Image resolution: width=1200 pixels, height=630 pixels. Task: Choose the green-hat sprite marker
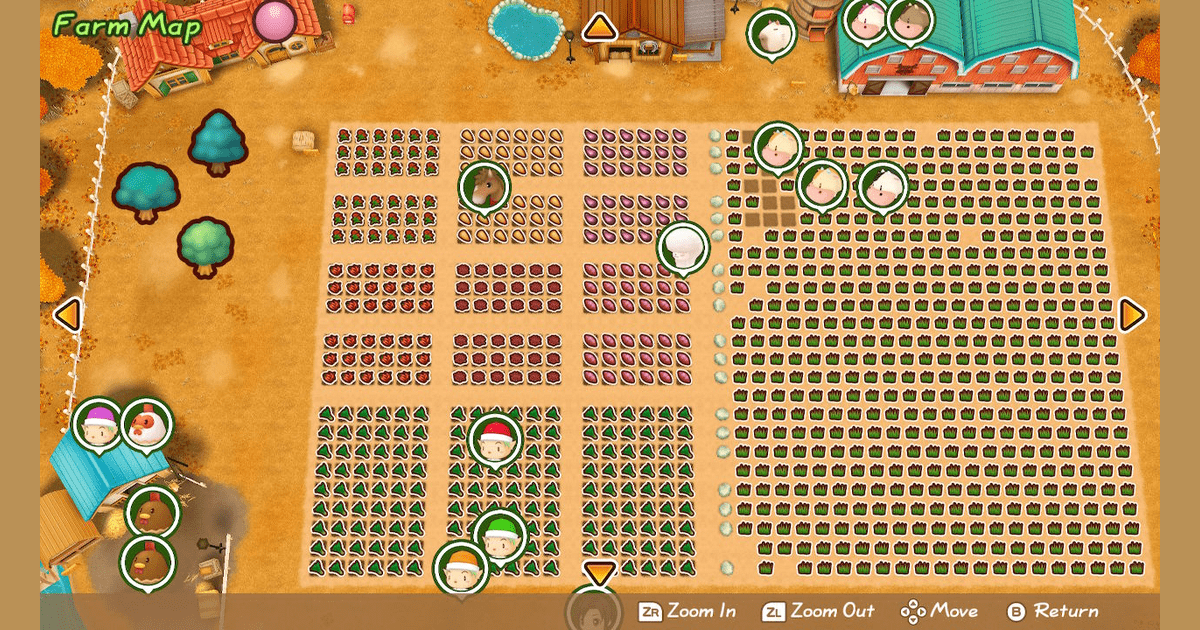[499, 536]
